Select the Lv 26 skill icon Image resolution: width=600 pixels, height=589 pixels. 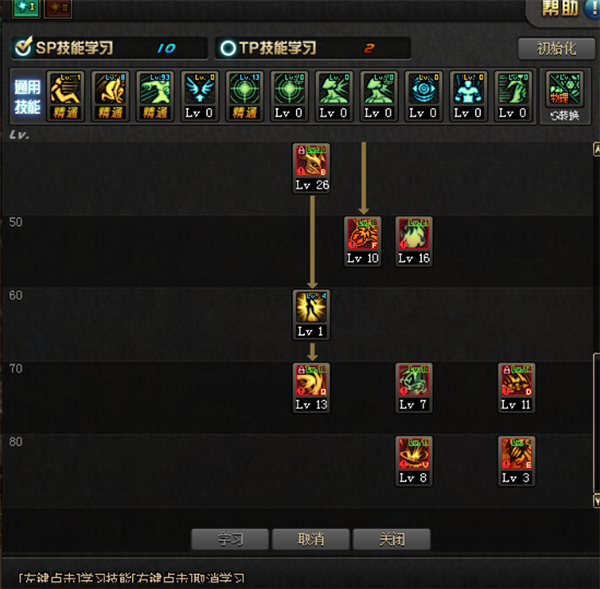312,161
